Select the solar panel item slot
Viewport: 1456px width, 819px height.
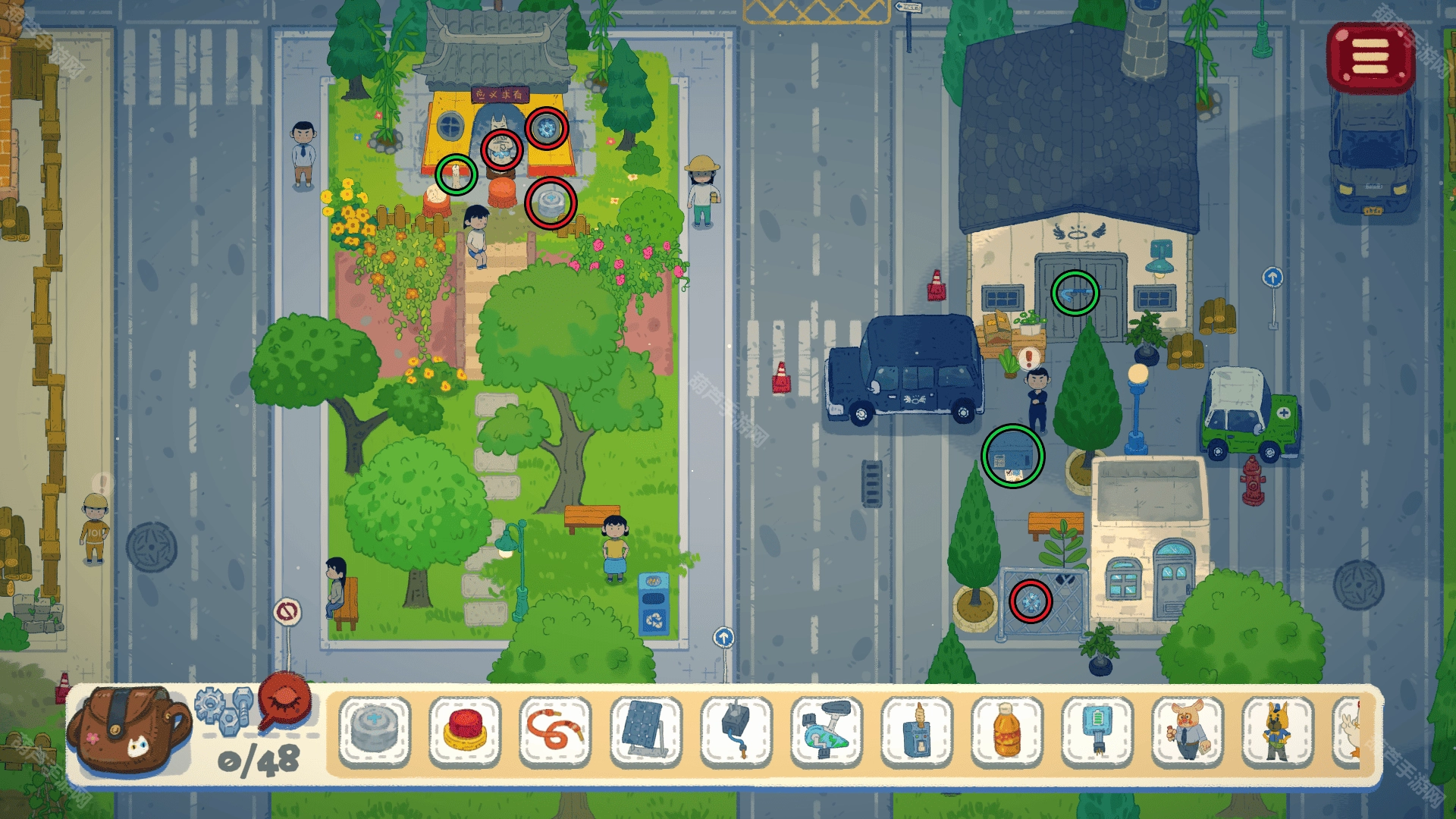[645, 731]
